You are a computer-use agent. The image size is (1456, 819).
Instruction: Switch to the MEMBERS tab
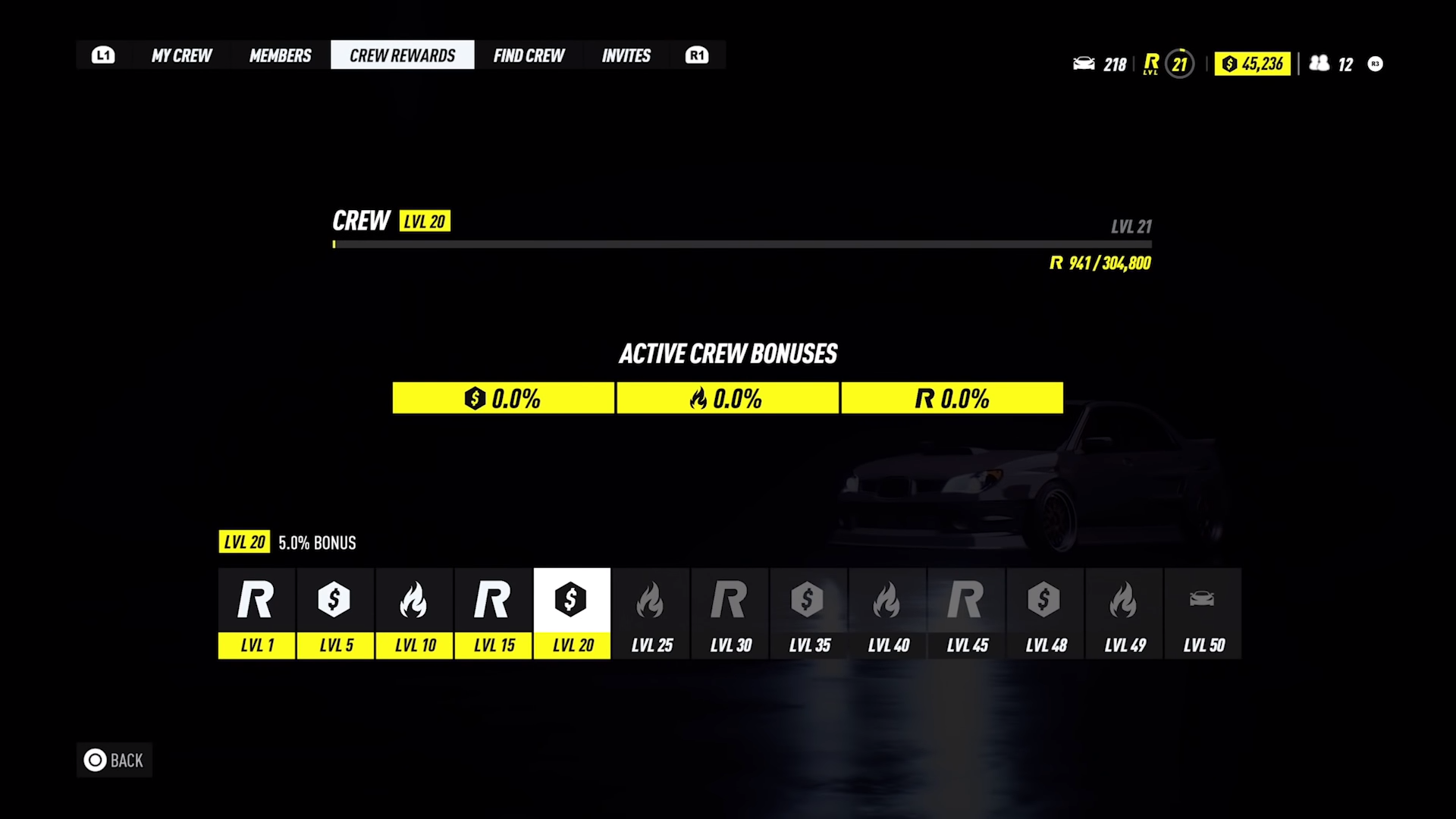[x=280, y=55]
